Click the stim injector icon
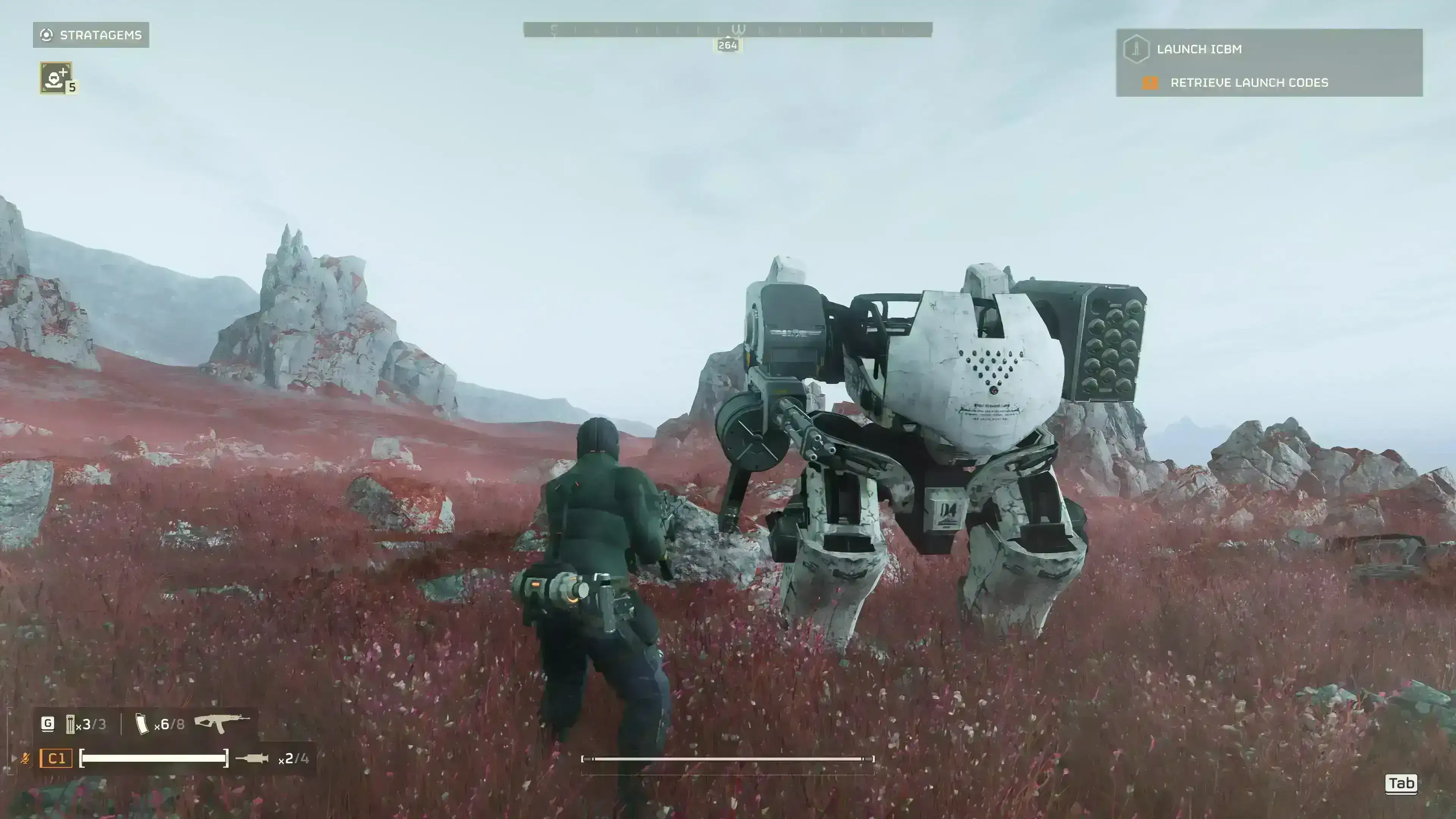This screenshot has width=1456, height=819. tap(251, 758)
